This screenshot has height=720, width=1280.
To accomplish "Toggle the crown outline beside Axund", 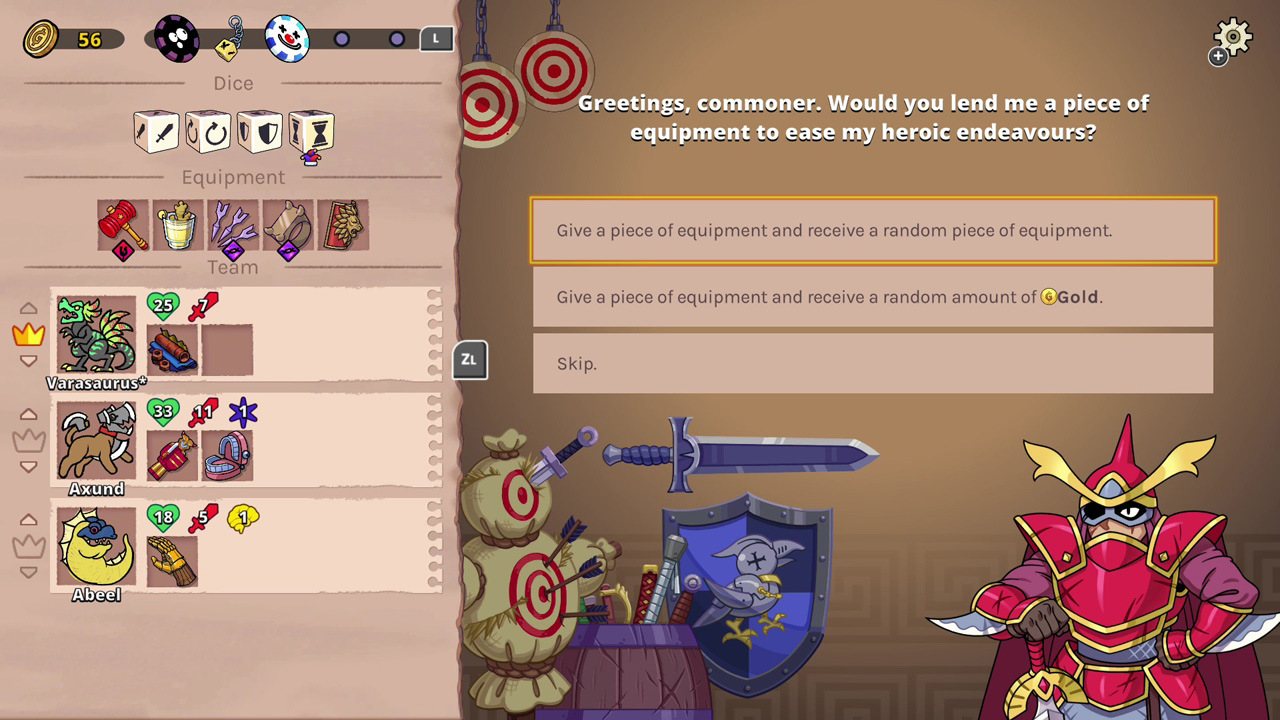I will click(29, 439).
